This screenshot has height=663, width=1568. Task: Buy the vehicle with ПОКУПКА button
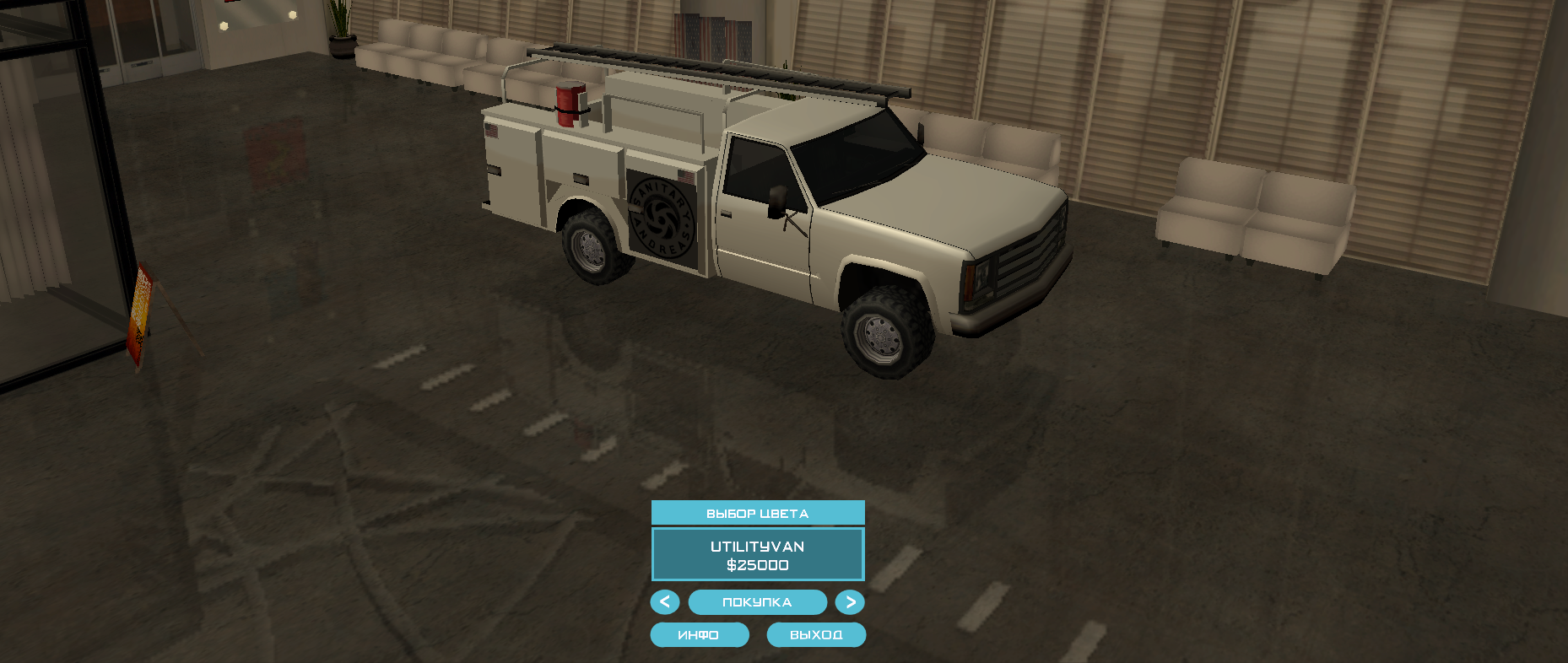[757, 602]
